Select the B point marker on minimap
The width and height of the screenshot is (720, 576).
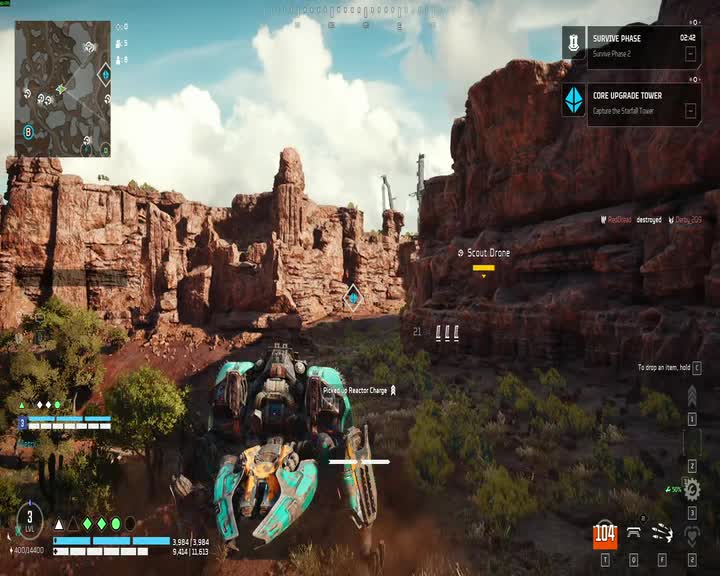point(29,131)
